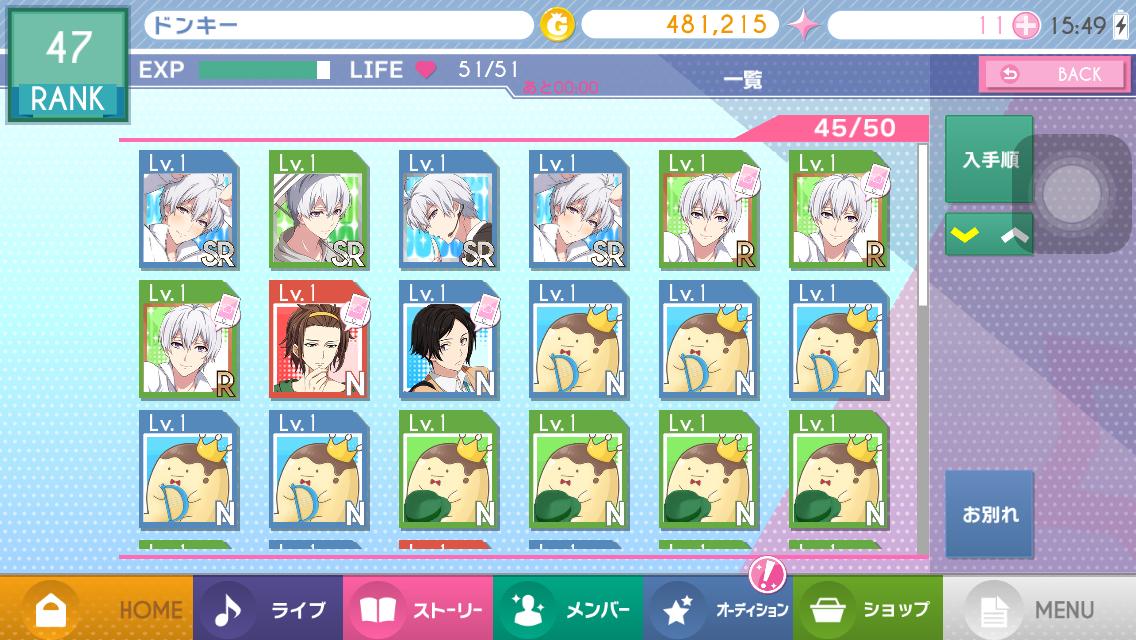Go to the ライブ menu
Image resolution: width=1136 pixels, height=640 pixels.
click(267, 608)
